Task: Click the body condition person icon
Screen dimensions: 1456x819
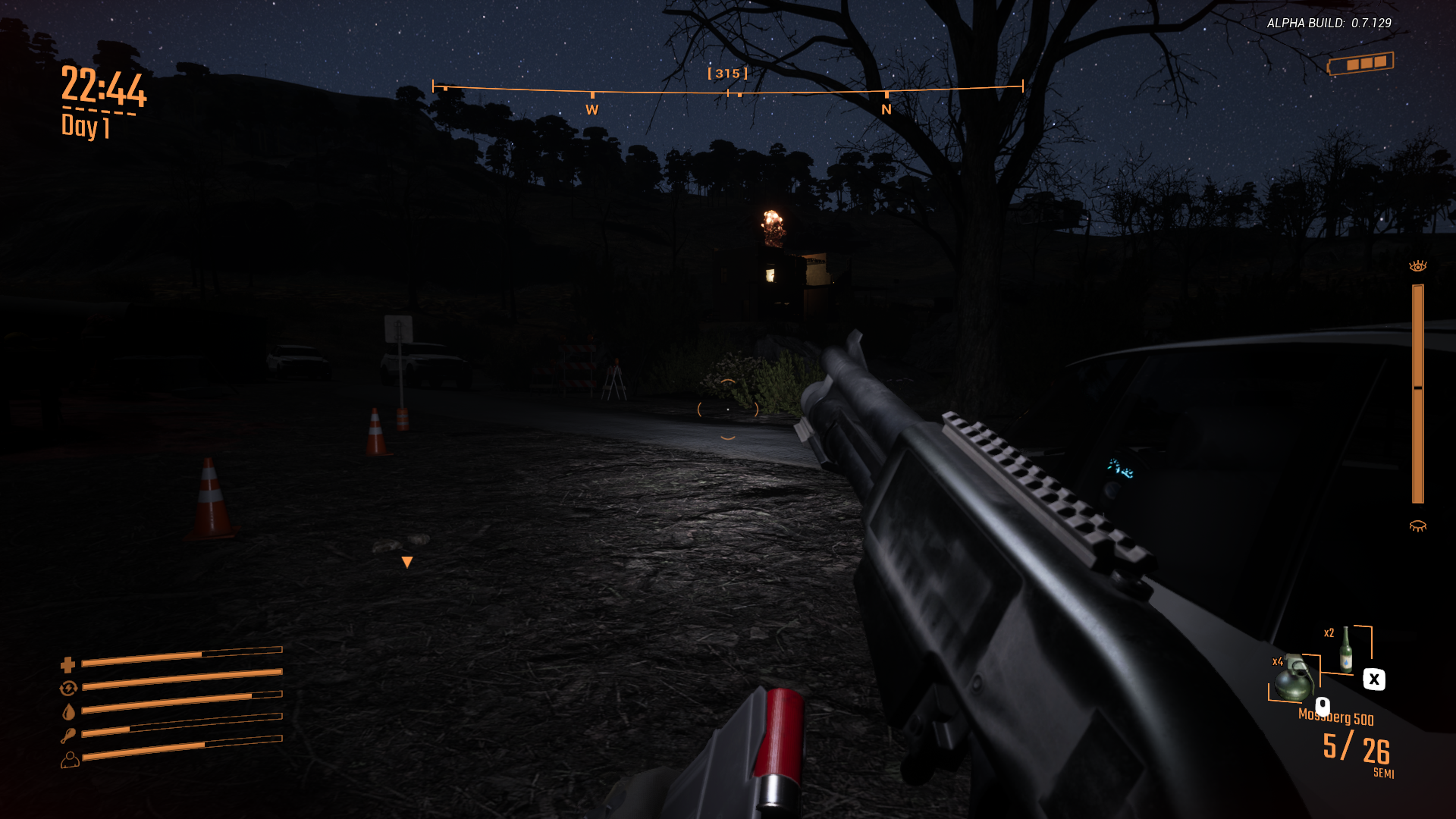Action: coord(70,758)
